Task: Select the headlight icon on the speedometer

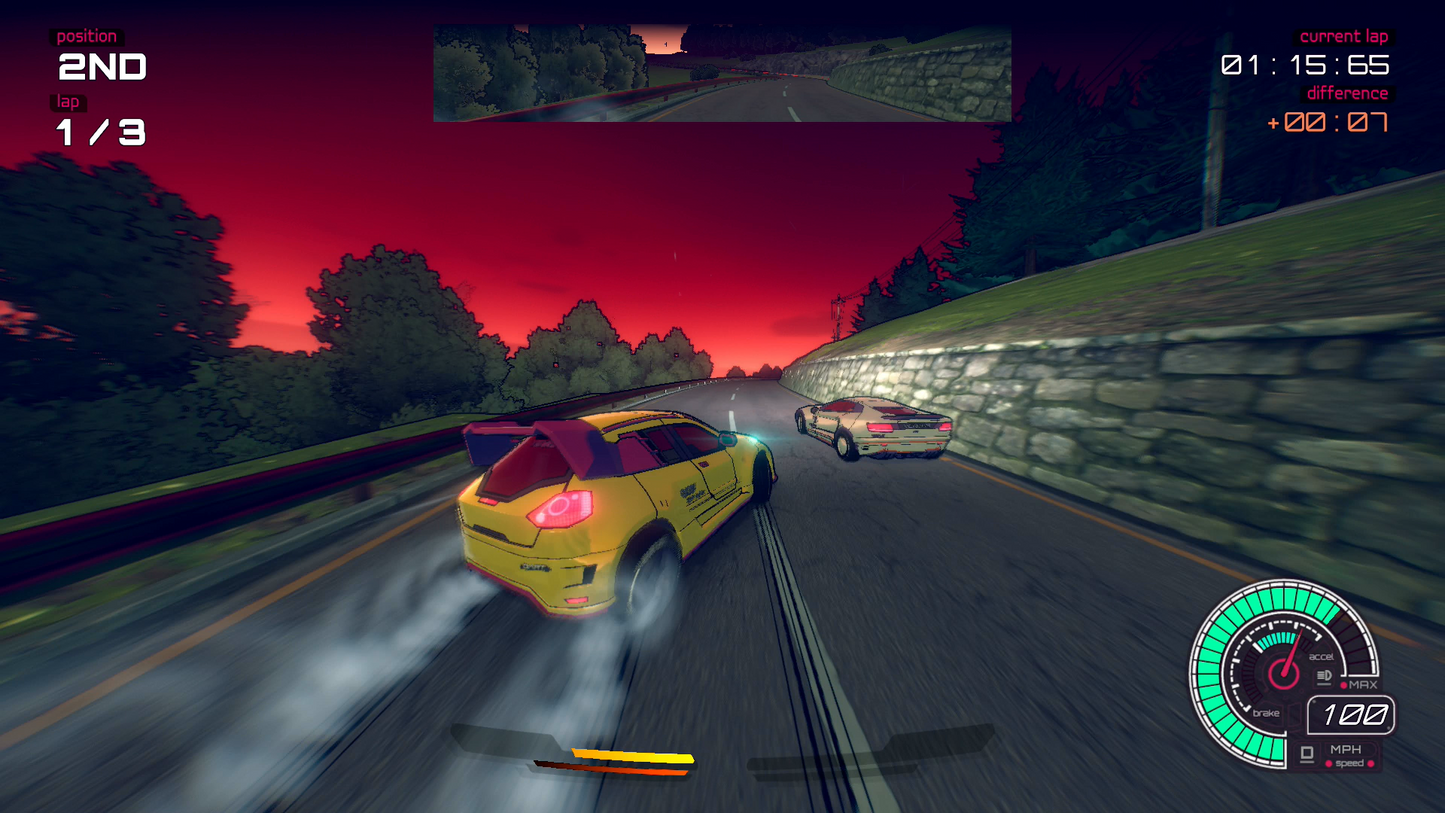Action: (x=1322, y=675)
